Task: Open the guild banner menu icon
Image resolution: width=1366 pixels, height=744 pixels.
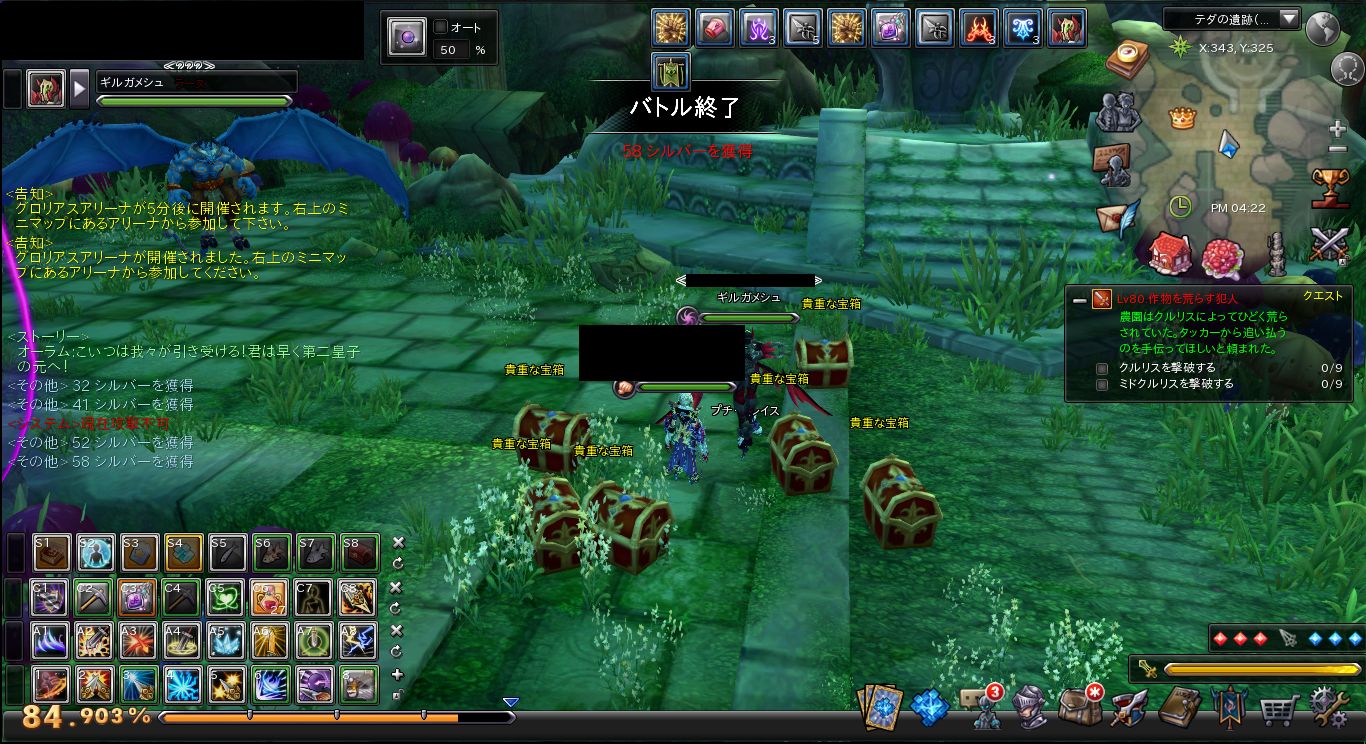Action: [x=1229, y=707]
